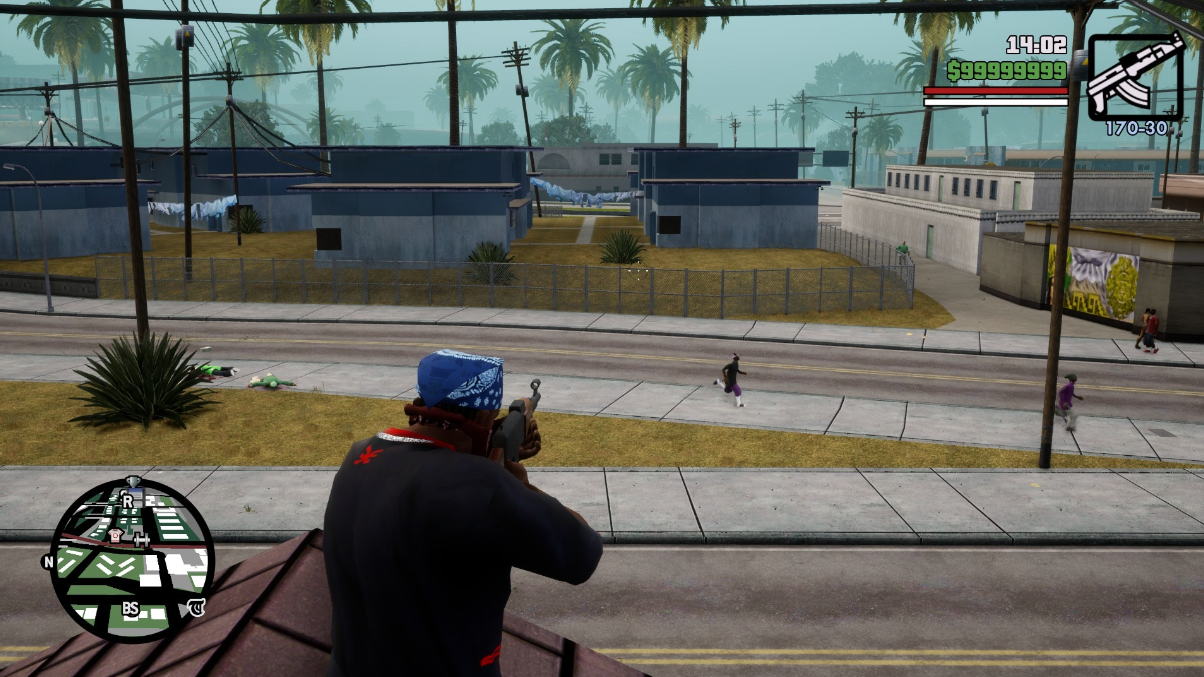Click the BS marker on the radar

point(130,608)
